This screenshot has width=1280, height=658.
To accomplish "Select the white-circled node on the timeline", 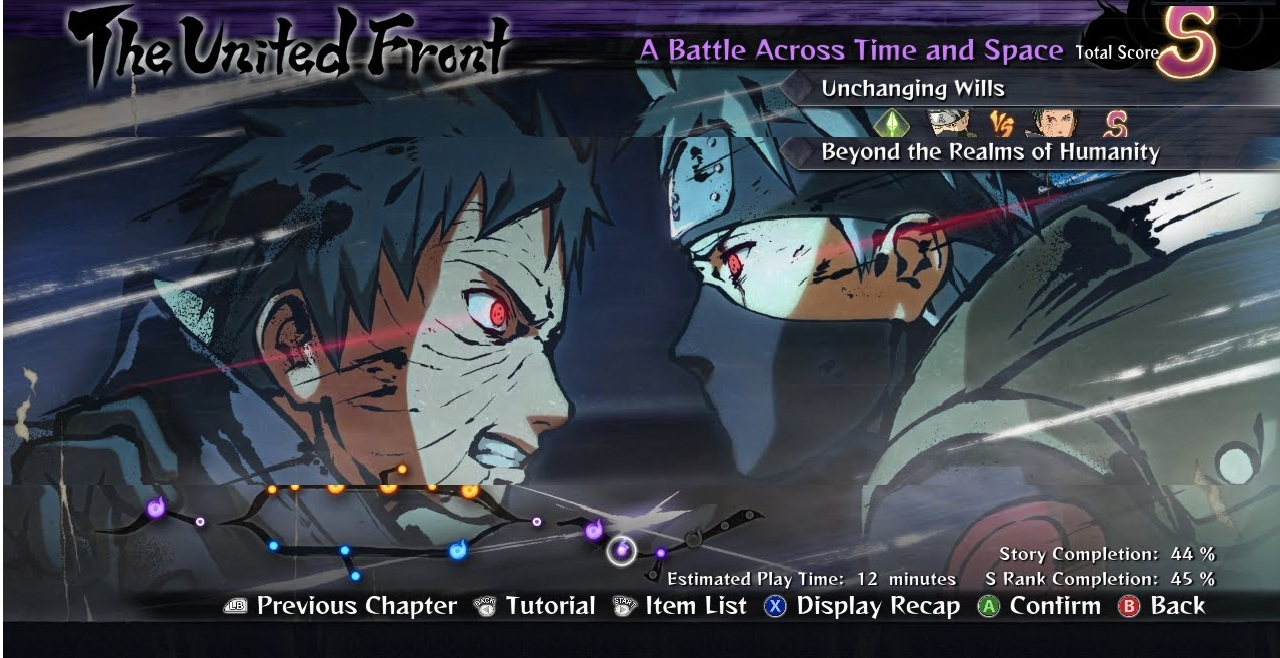I will [622, 549].
